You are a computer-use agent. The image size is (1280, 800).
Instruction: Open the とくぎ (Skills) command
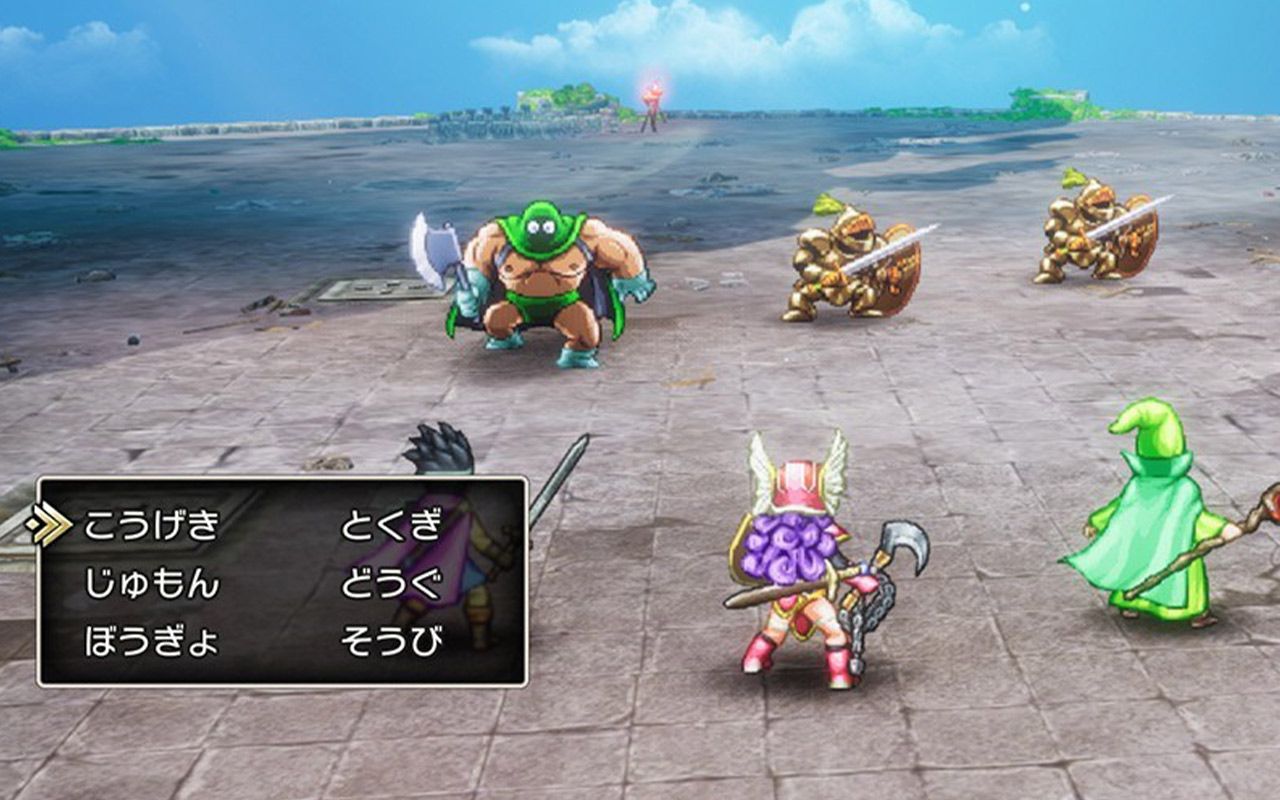pos(390,525)
